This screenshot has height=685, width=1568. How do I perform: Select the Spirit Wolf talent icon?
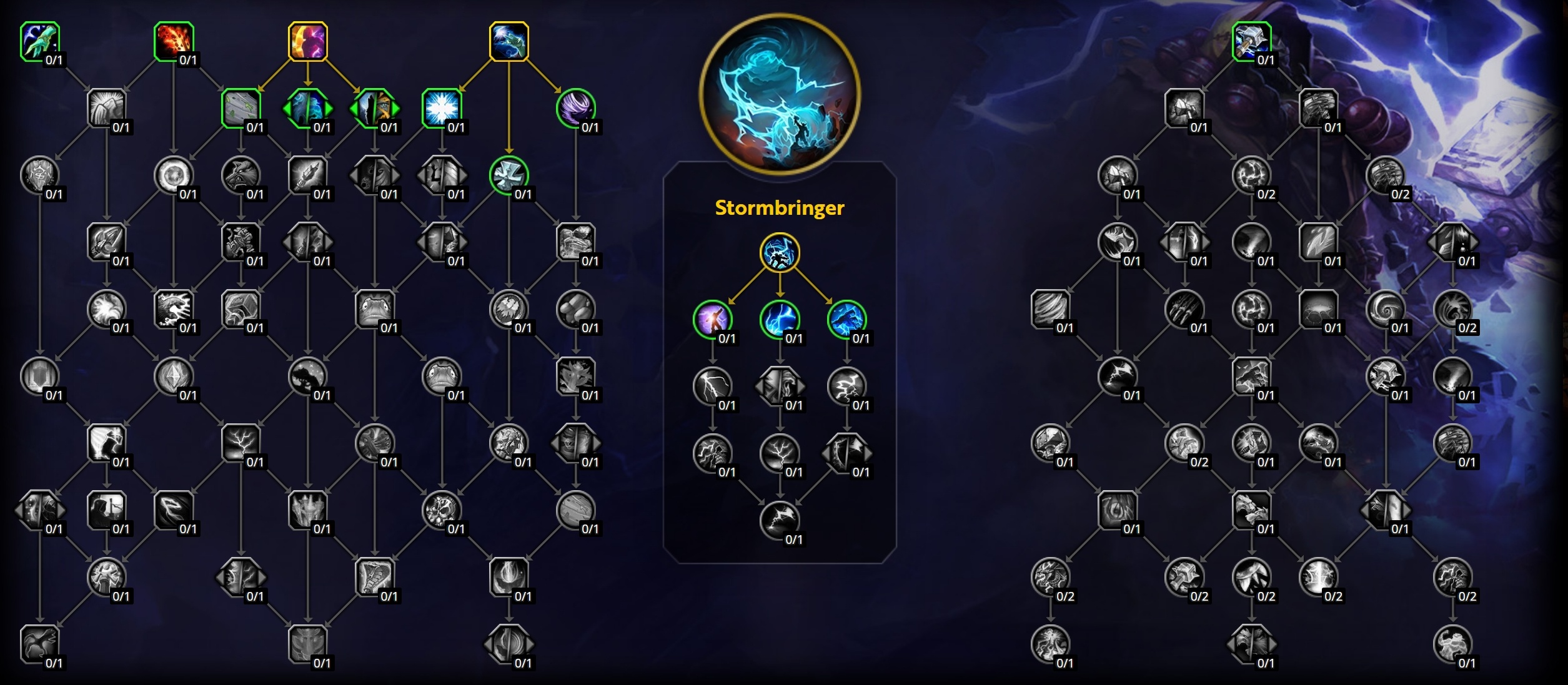click(x=242, y=177)
